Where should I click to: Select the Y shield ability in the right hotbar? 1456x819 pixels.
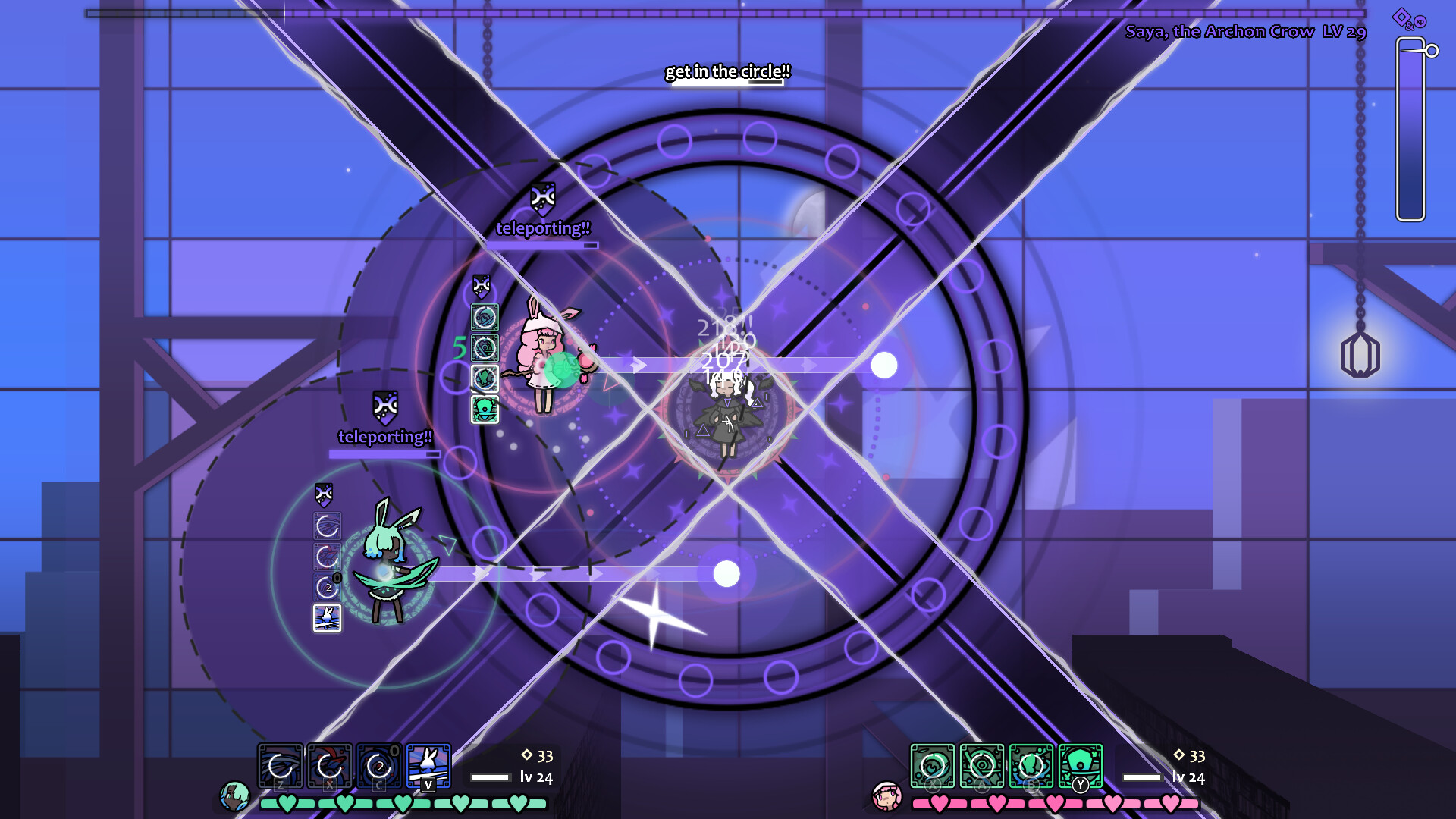click(x=1080, y=767)
